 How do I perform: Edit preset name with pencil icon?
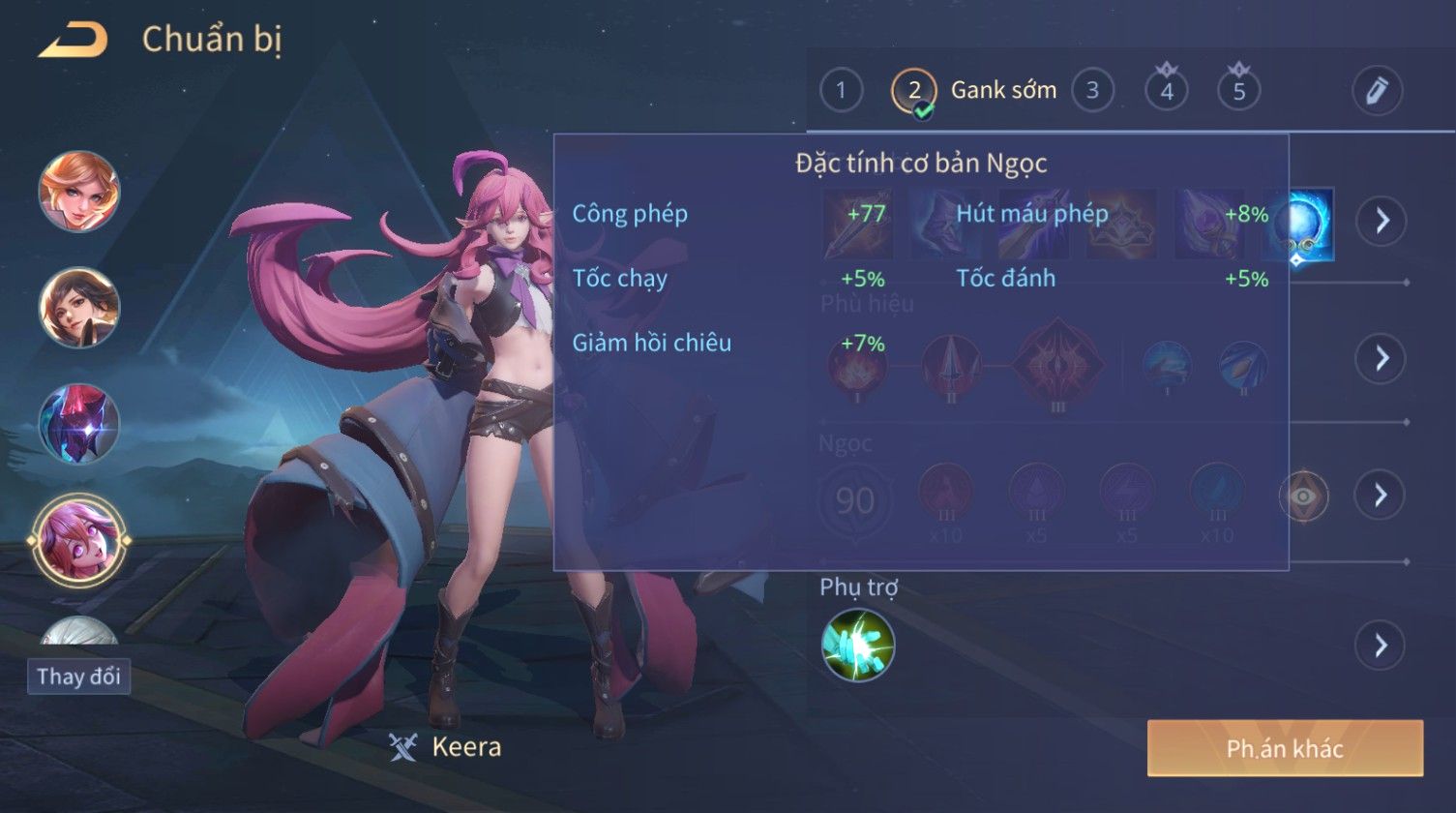click(x=1377, y=91)
